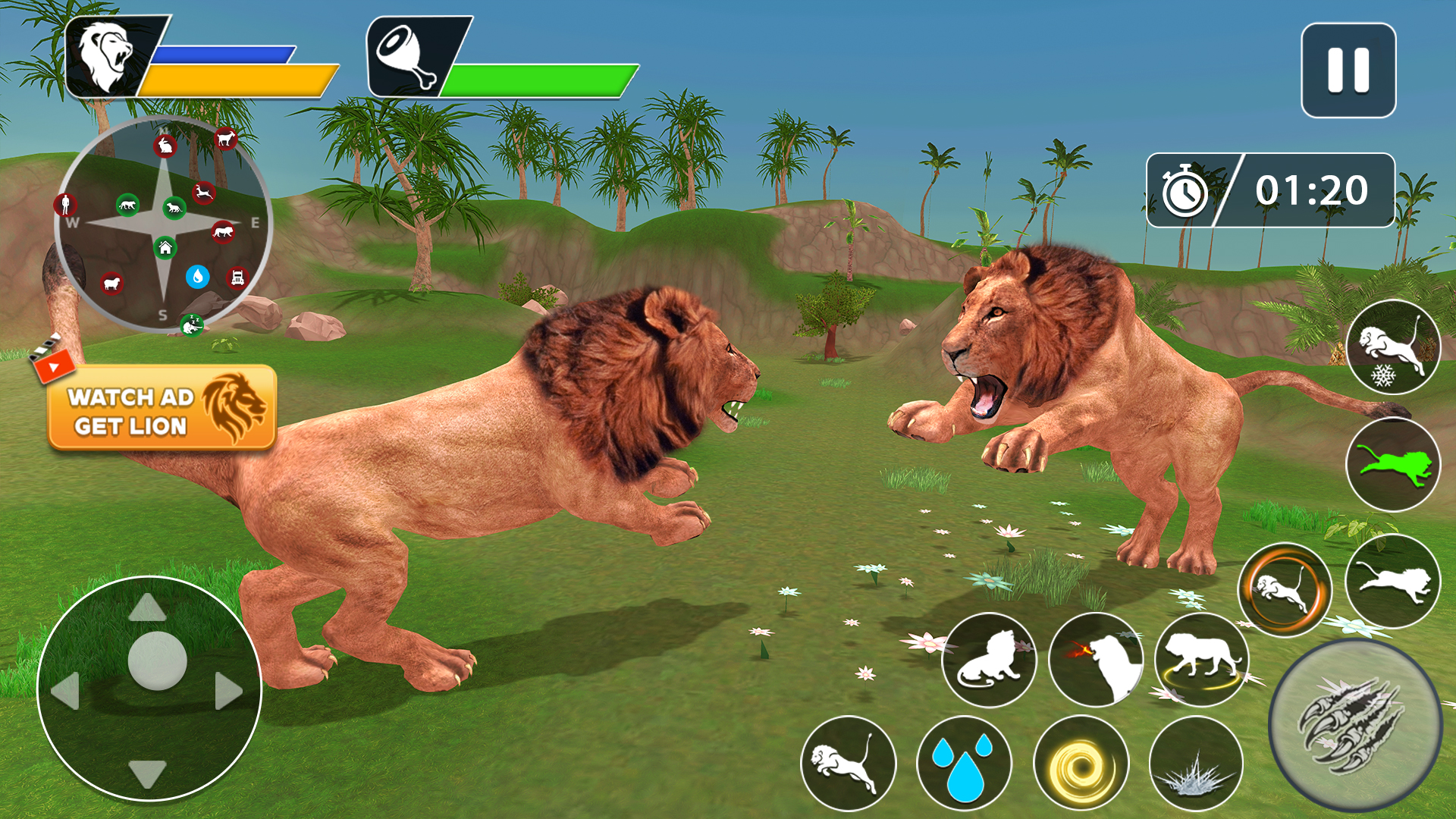Activate the yellow swirl vortex ability

tap(1081, 764)
